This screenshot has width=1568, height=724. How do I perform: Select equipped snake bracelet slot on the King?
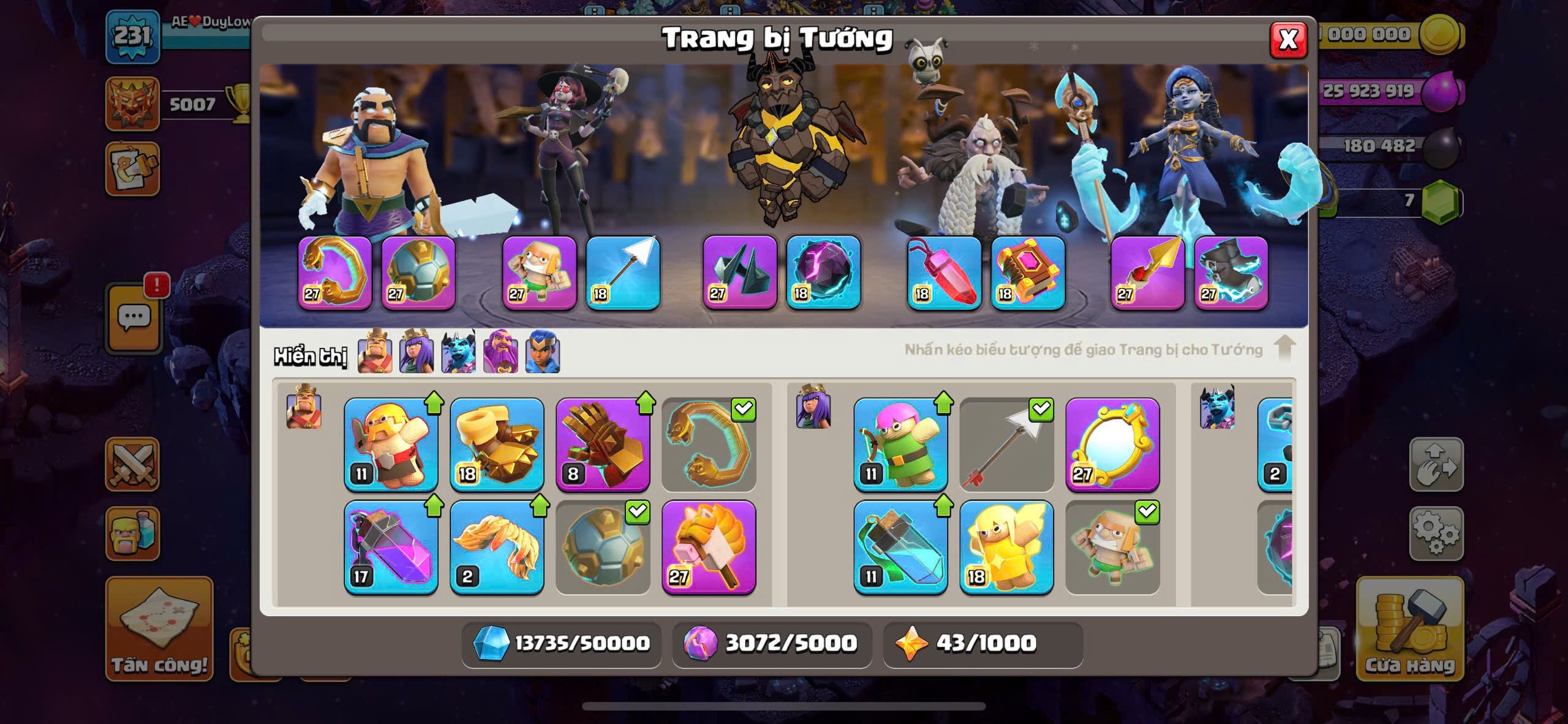(x=335, y=273)
